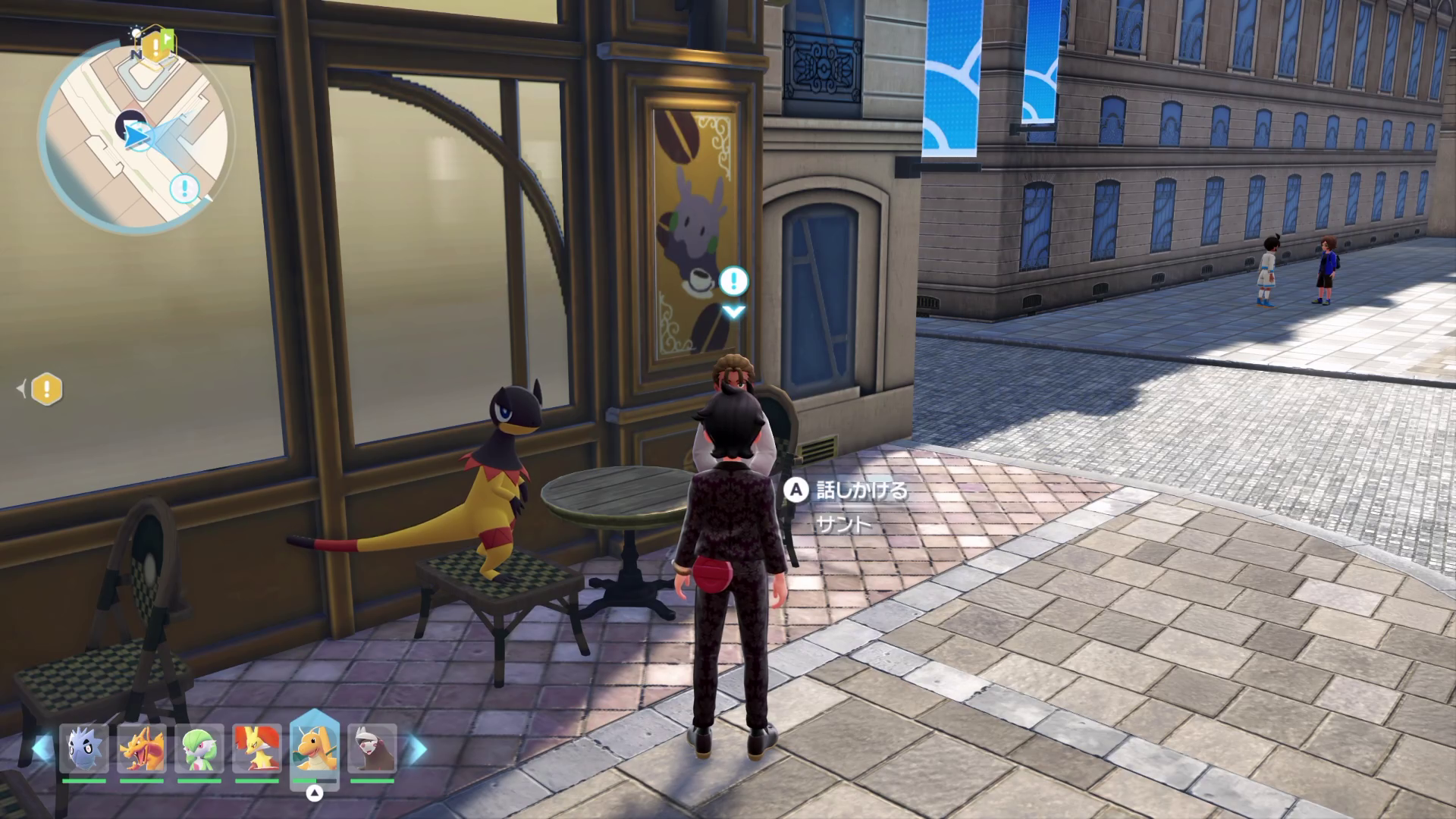Click the blue exclamation marker on the minimap
This screenshot has width=1456, height=819.
click(x=184, y=188)
